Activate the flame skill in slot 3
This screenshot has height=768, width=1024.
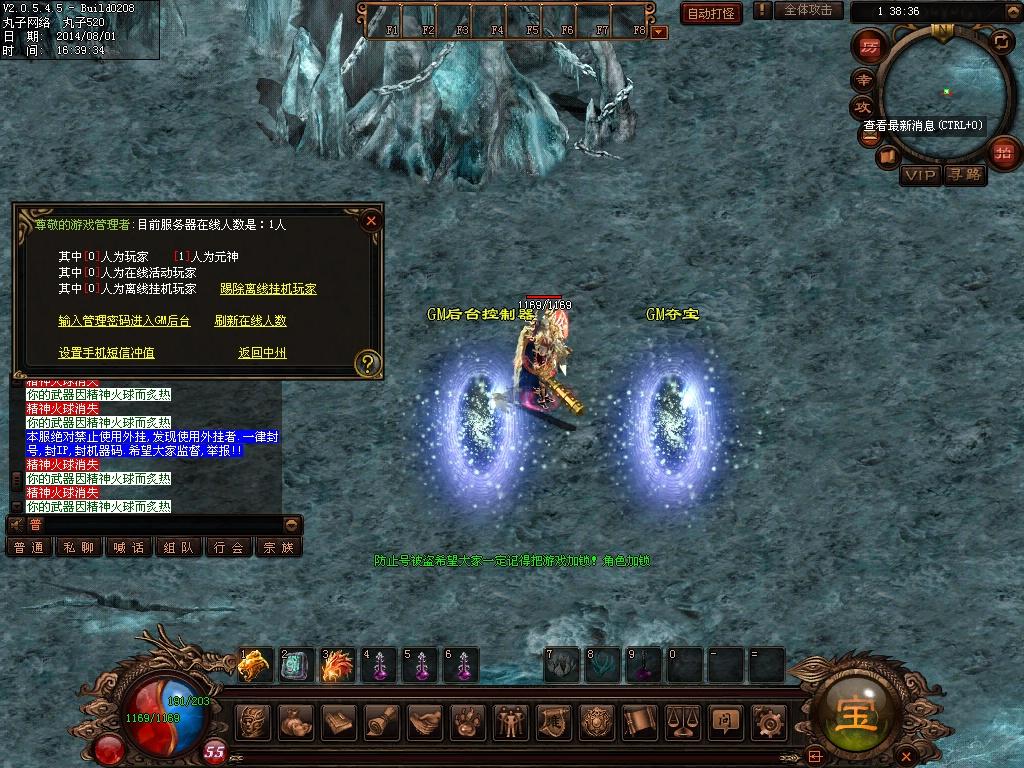point(338,665)
